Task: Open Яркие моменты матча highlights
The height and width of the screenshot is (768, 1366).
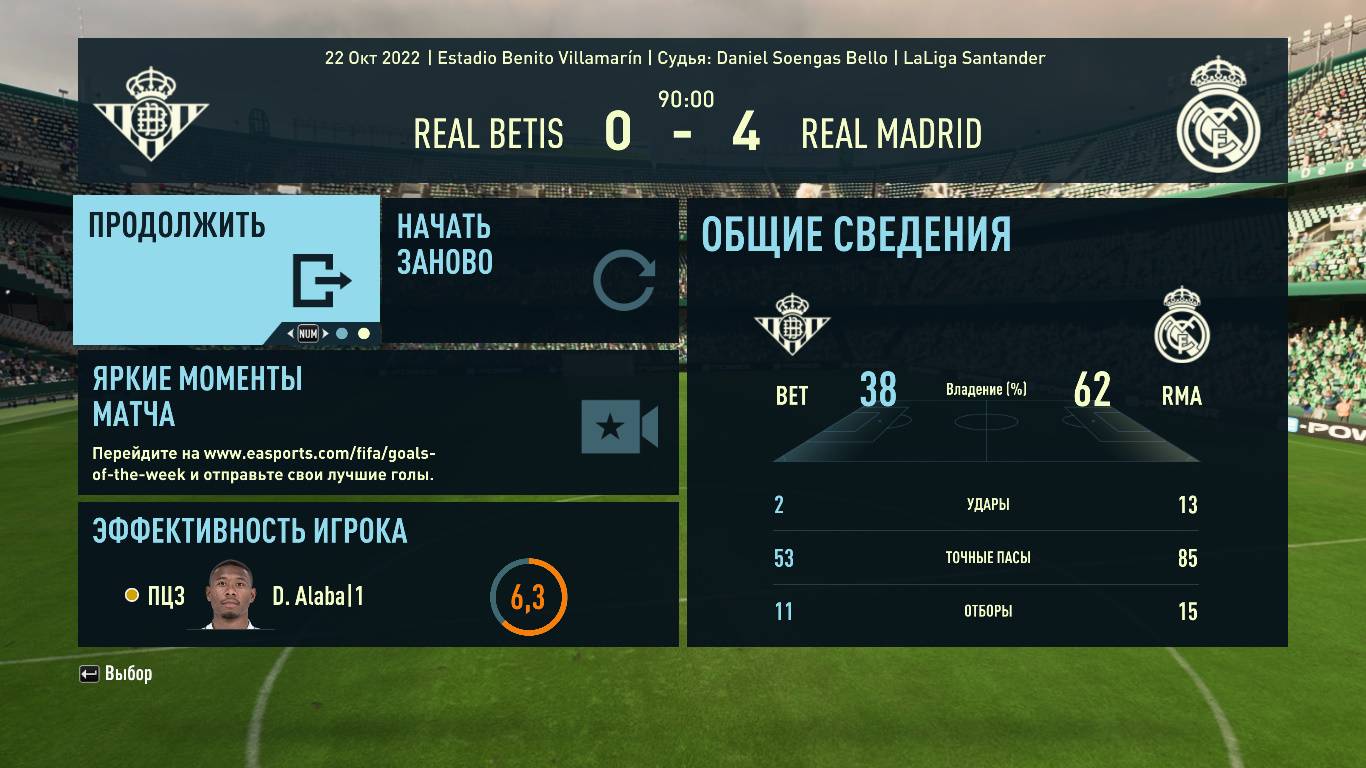Action: coord(378,422)
